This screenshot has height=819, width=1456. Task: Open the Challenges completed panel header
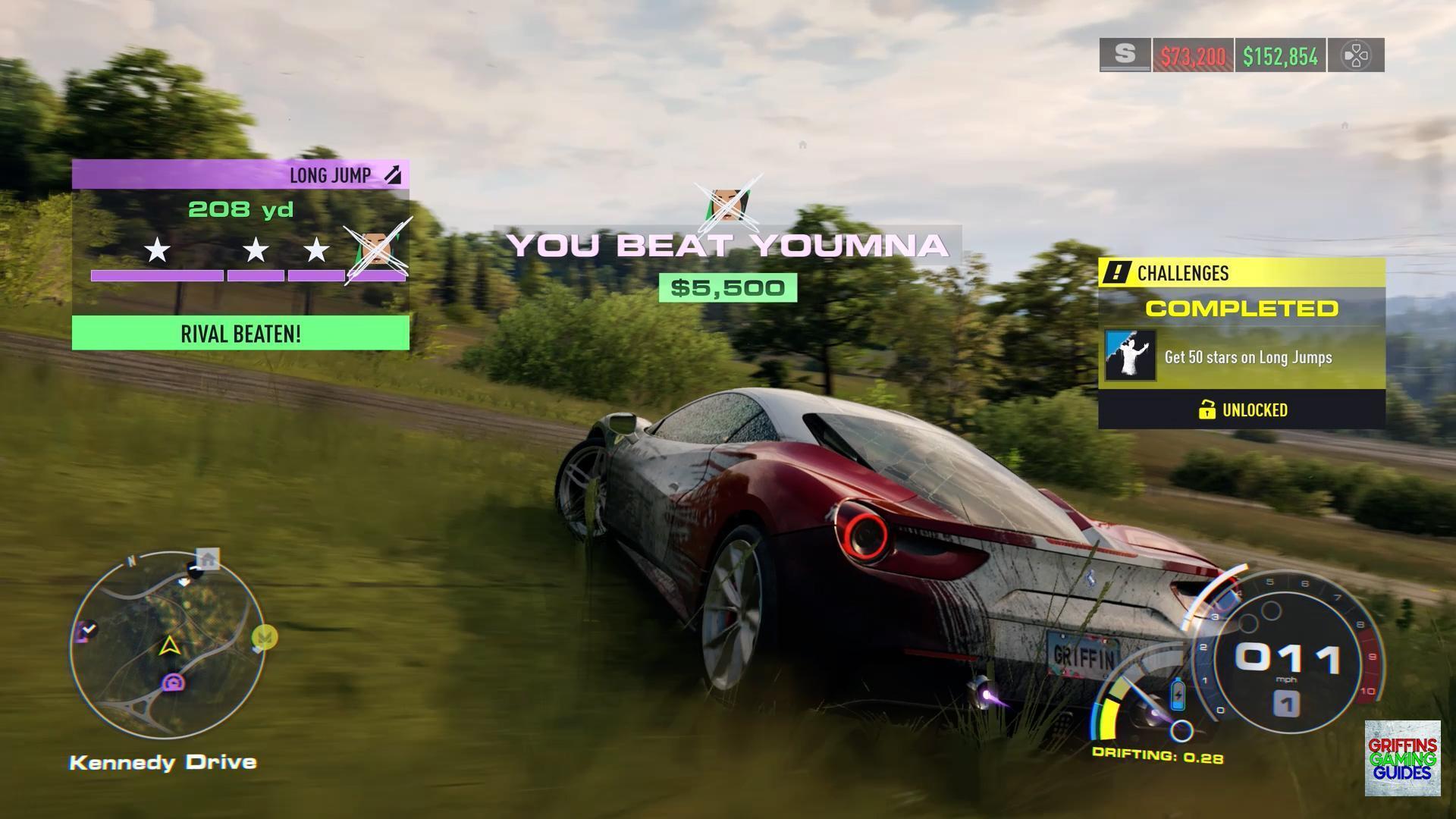pos(1241,273)
